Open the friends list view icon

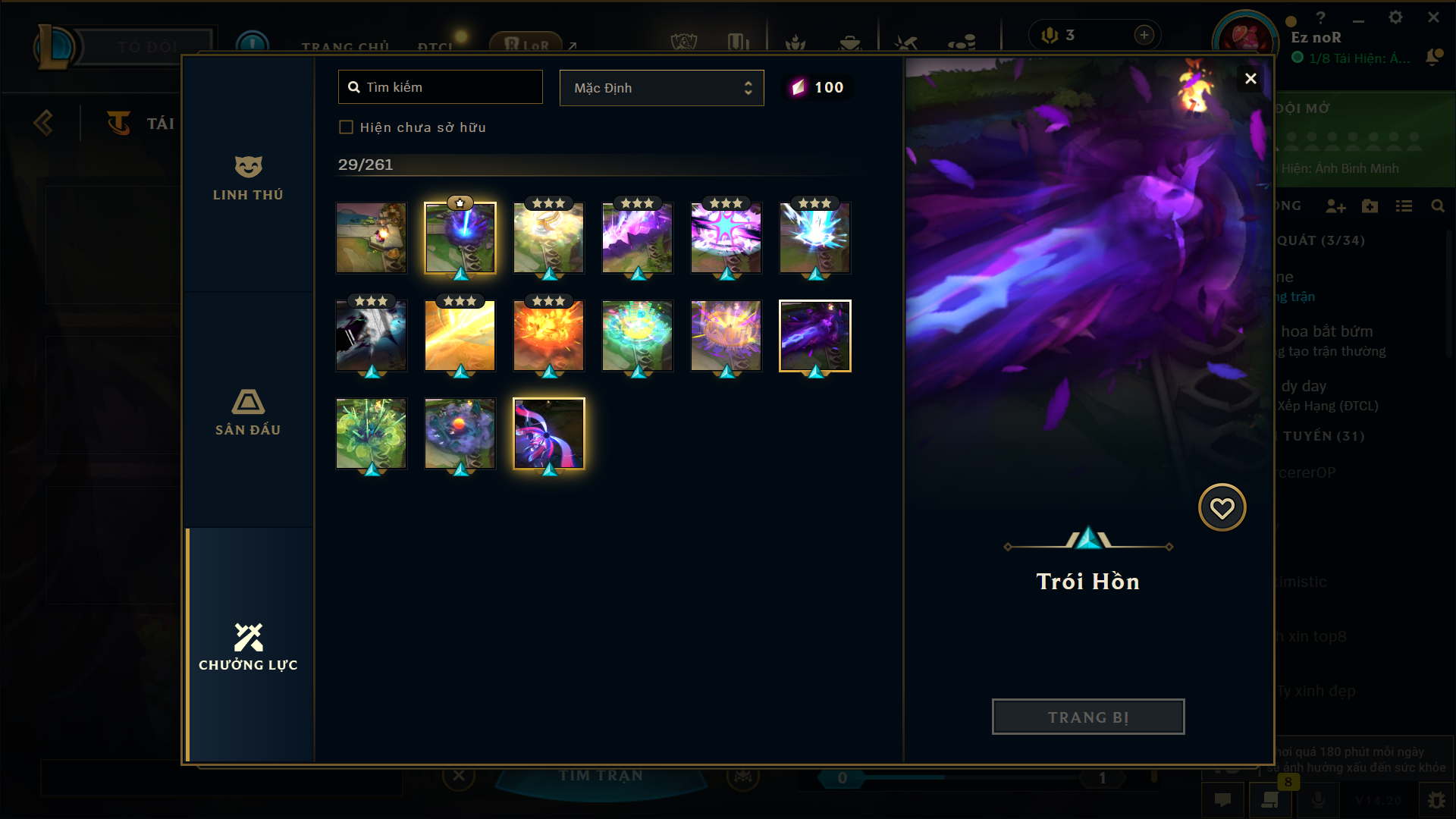click(1405, 206)
